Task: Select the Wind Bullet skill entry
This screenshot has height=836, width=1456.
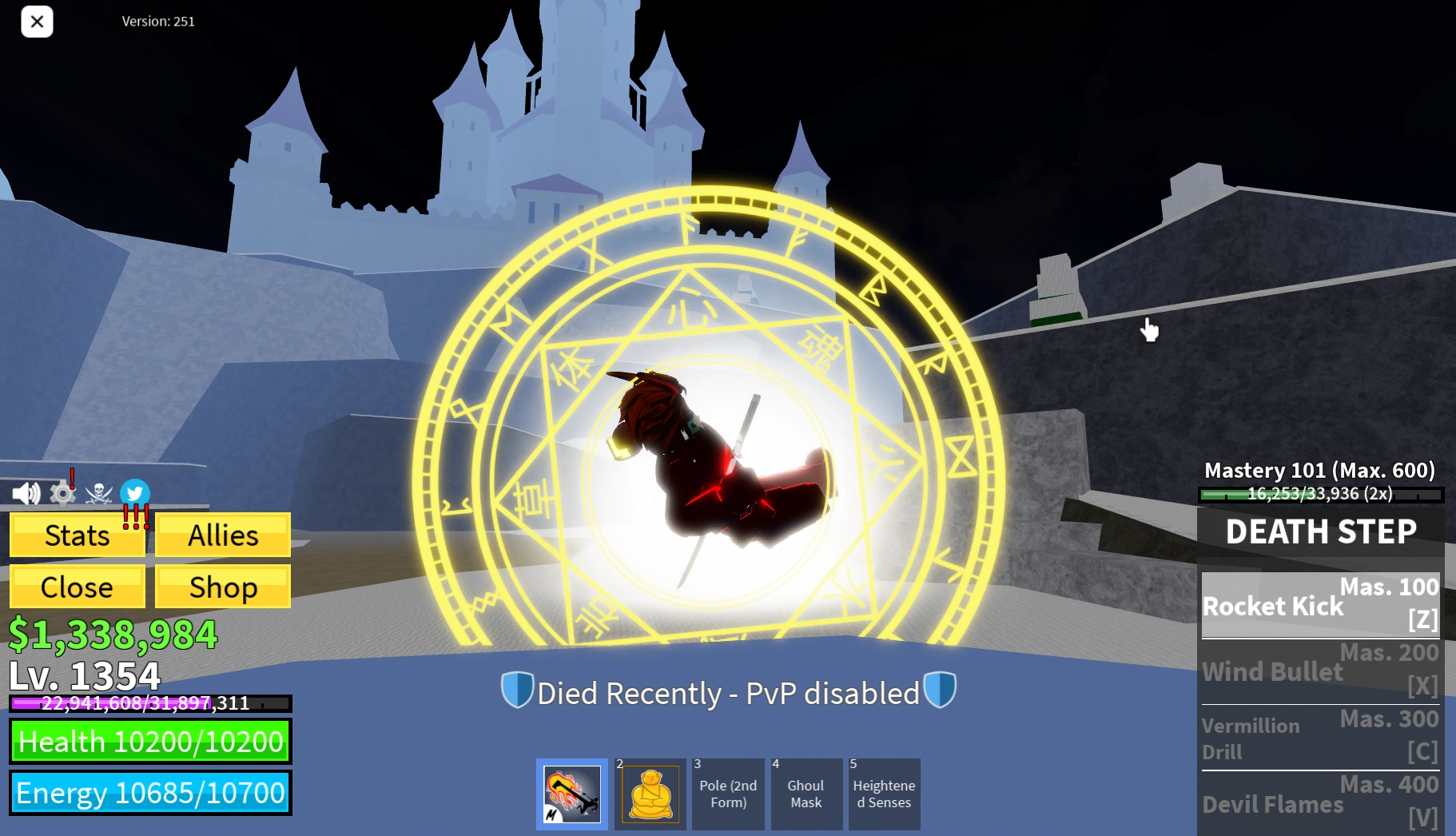Action: [1319, 671]
